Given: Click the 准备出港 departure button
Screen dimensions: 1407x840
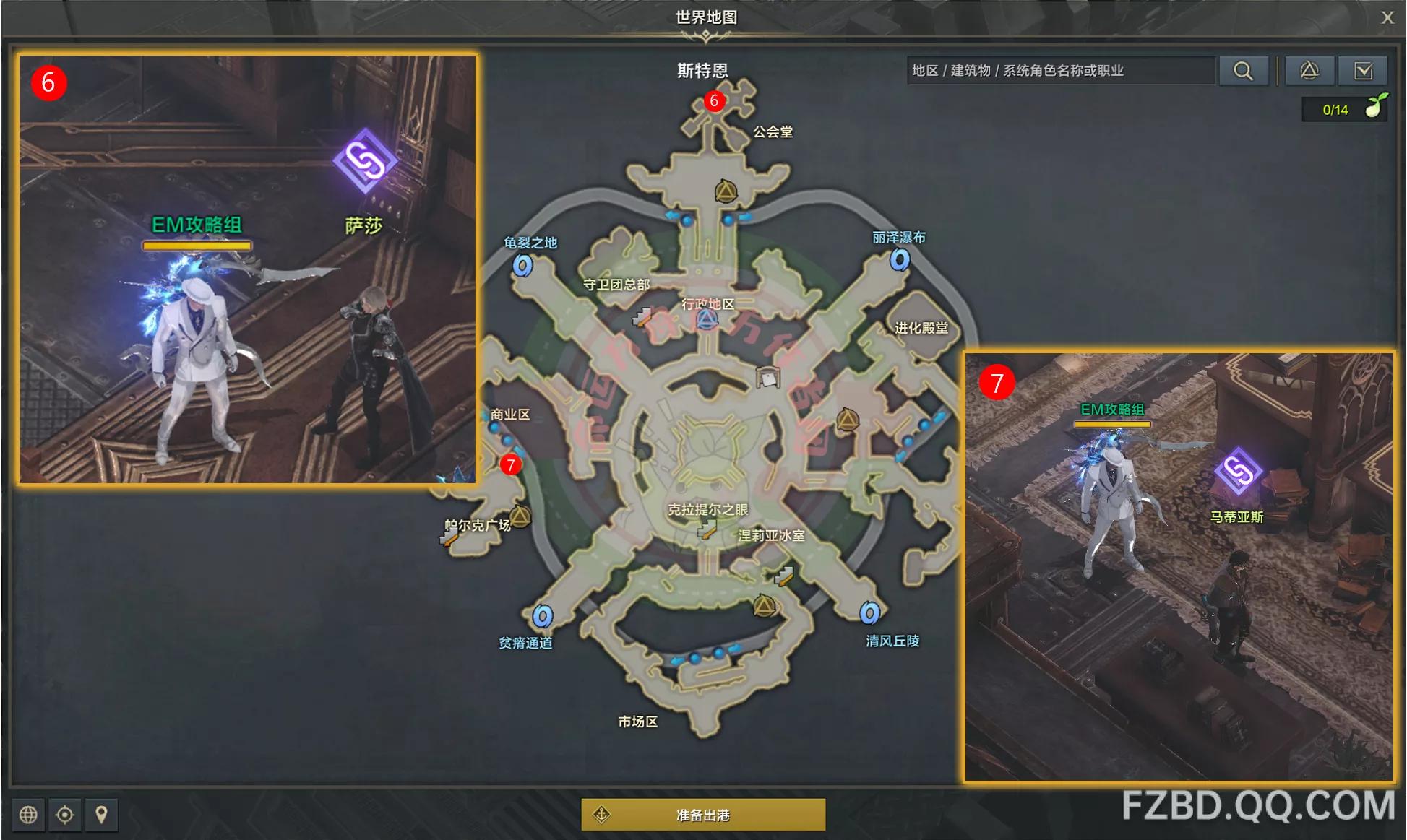Looking at the screenshot, I should (x=703, y=815).
